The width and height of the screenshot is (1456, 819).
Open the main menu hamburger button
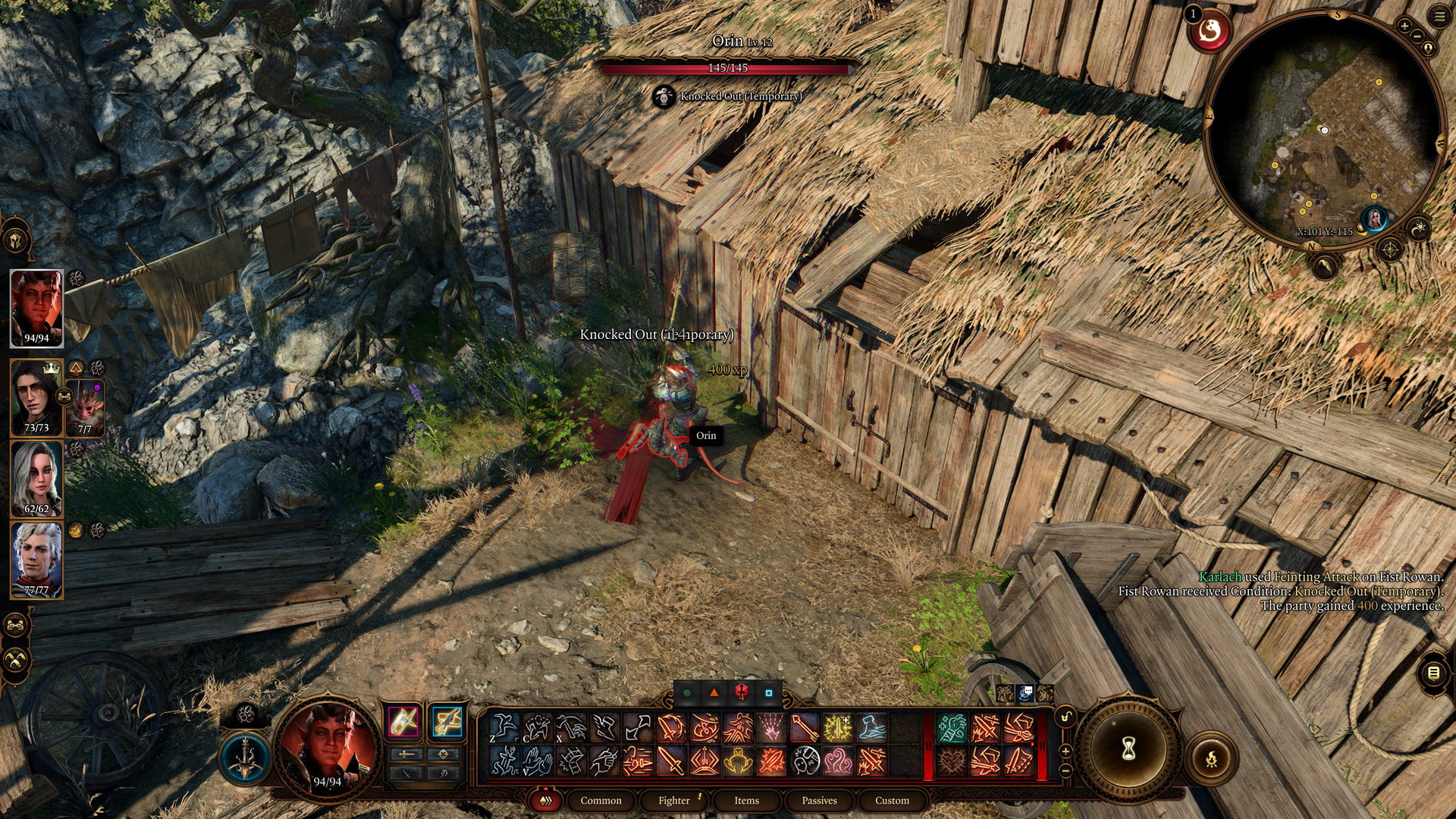tap(1439, 17)
